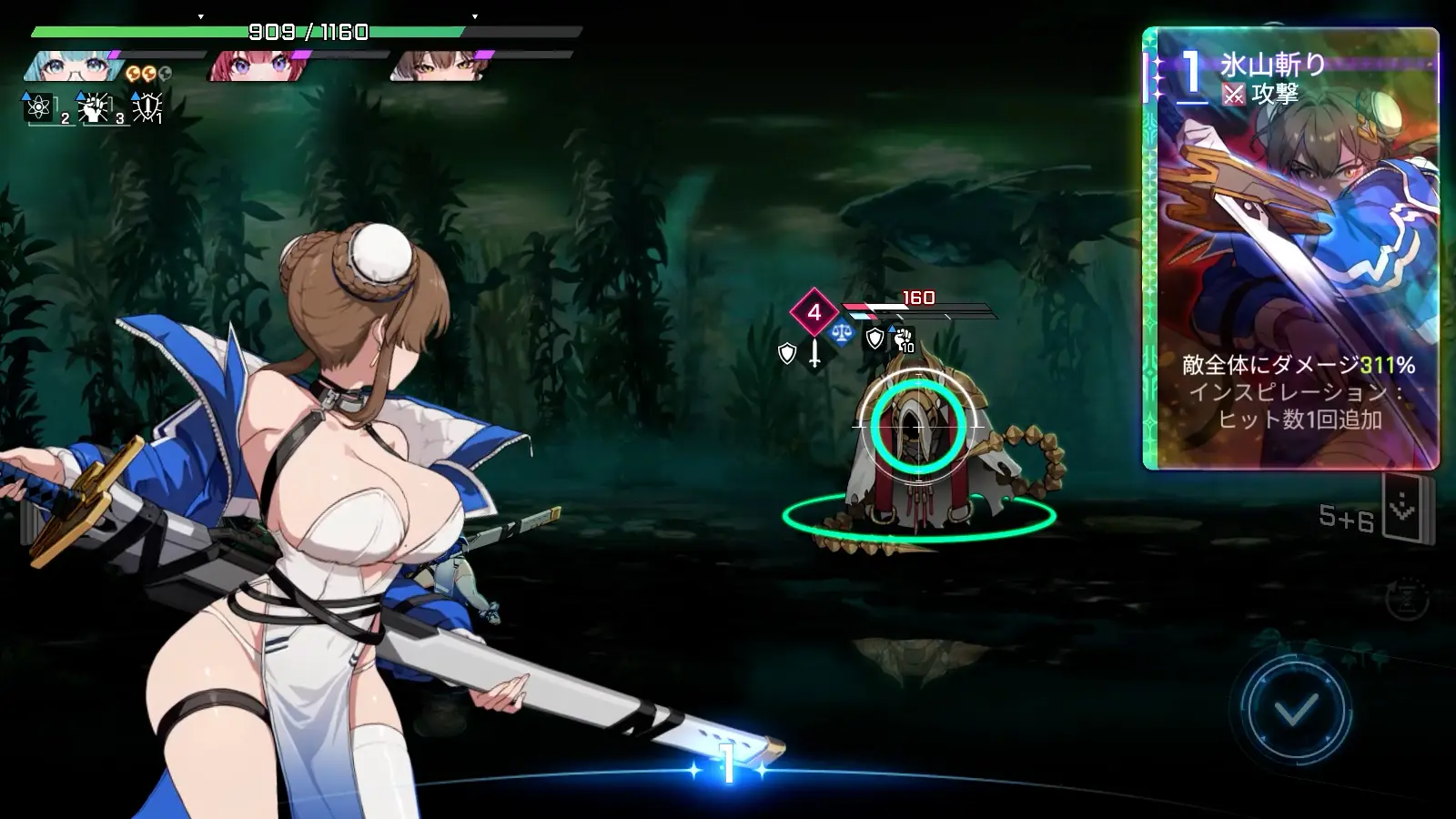Image resolution: width=1456 pixels, height=819 pixels.
Task: Select the blue-haired glasses character portrait
Action: tap(71, 66)
